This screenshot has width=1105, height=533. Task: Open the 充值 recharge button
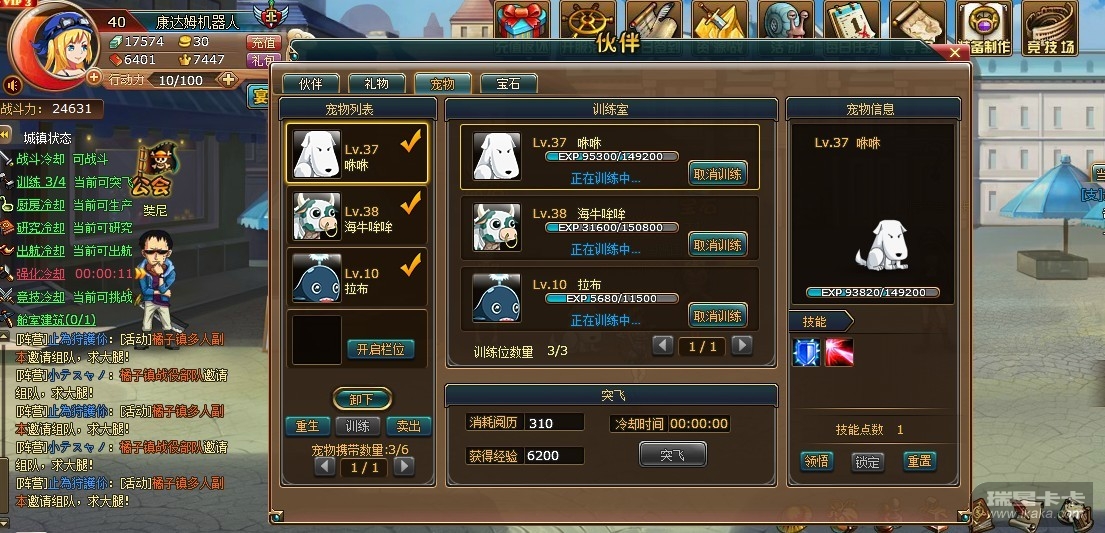click(262, 43)
